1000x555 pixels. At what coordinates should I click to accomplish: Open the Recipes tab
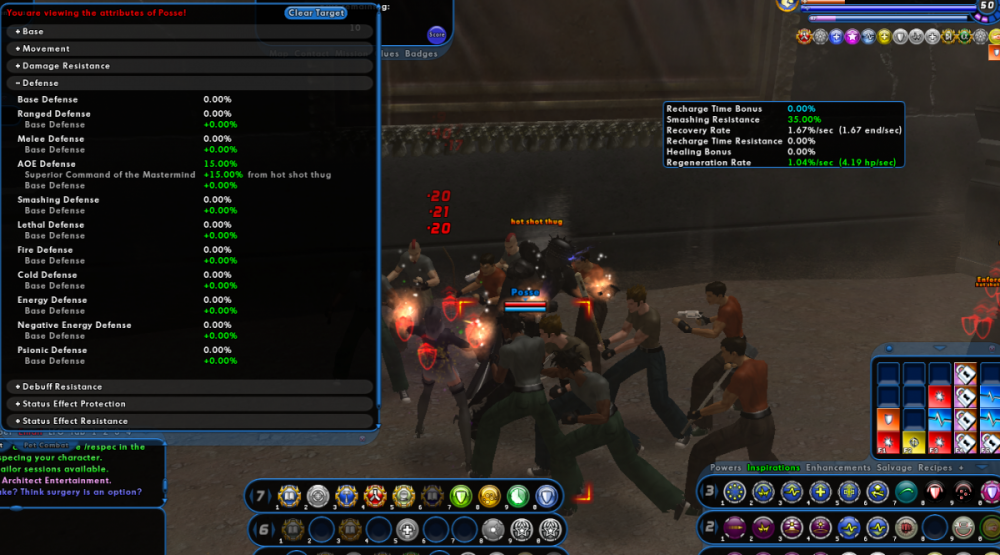936,467
